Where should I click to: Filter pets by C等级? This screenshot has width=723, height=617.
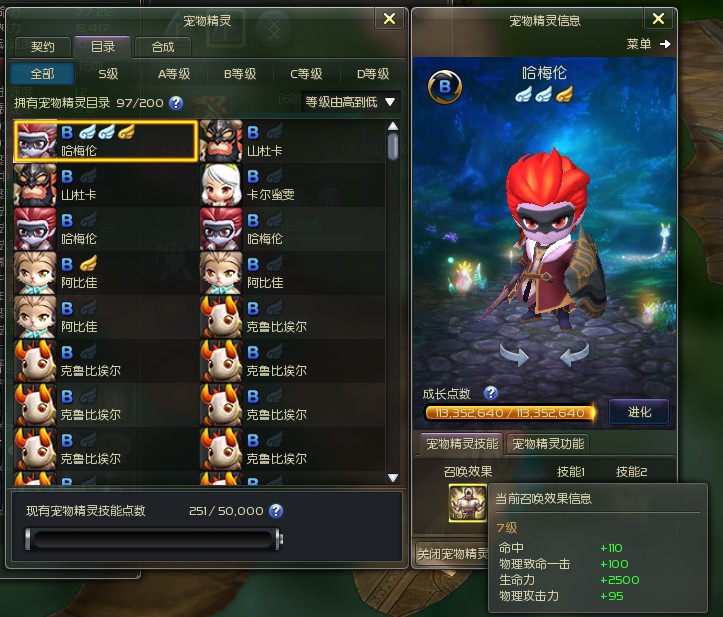coord(305,73)
